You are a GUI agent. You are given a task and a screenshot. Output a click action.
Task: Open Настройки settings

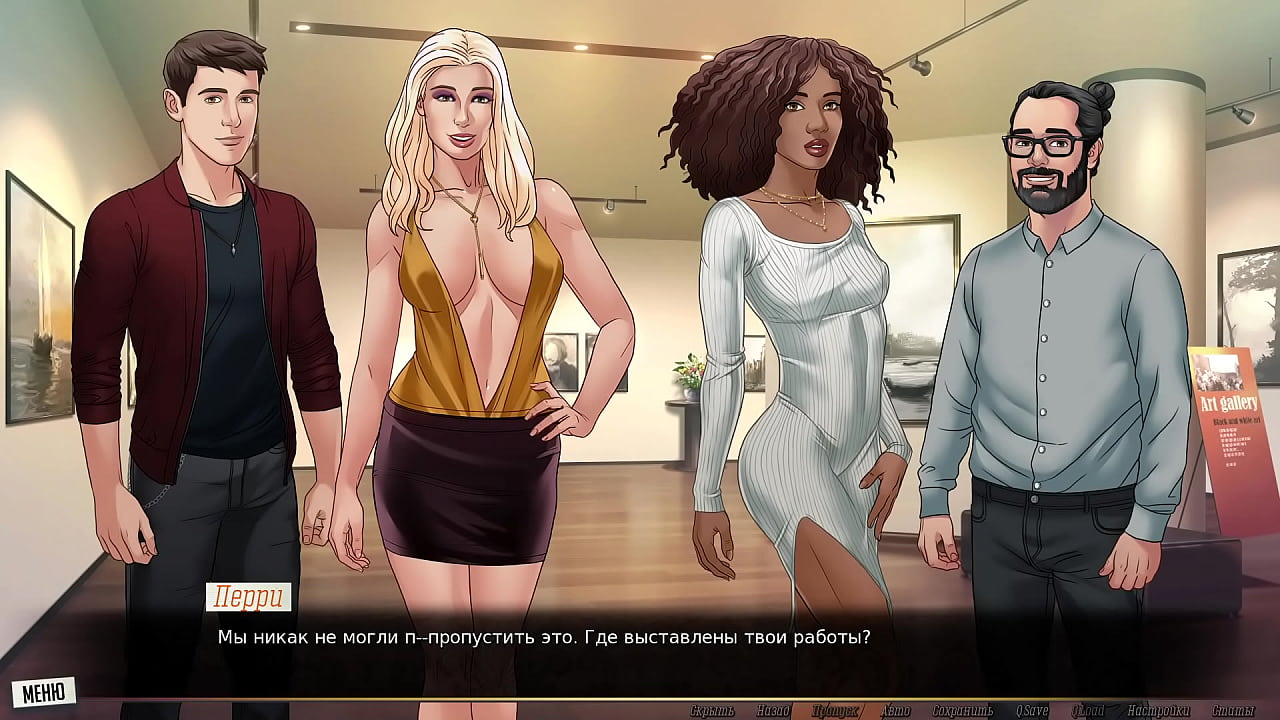(x=1158, y=711)
